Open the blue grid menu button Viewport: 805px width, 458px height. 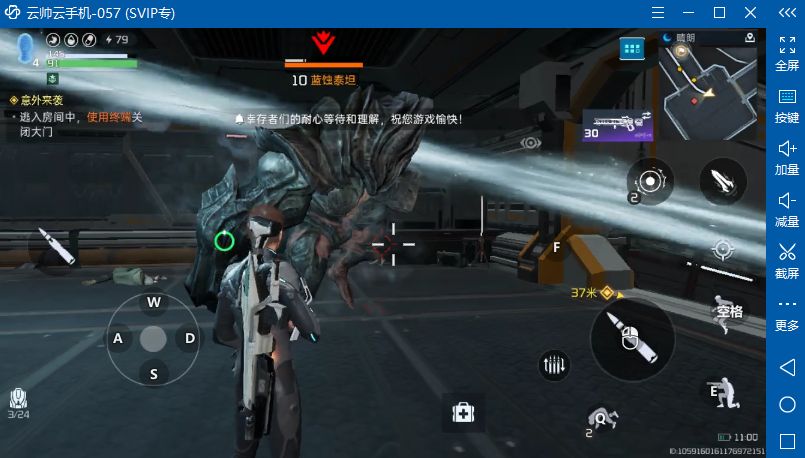[x=631, y=48]
